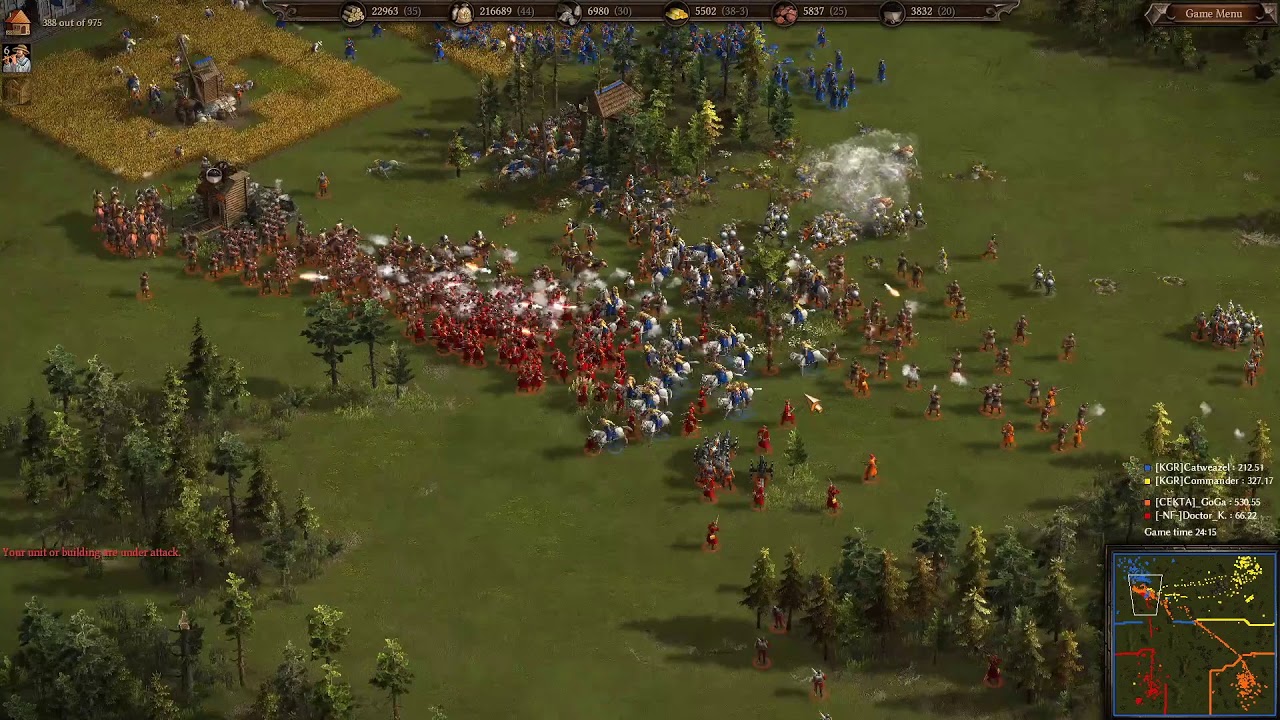The image size is (1280, 720).
Task: Click the population house icon
Action: tap(17, 22)
